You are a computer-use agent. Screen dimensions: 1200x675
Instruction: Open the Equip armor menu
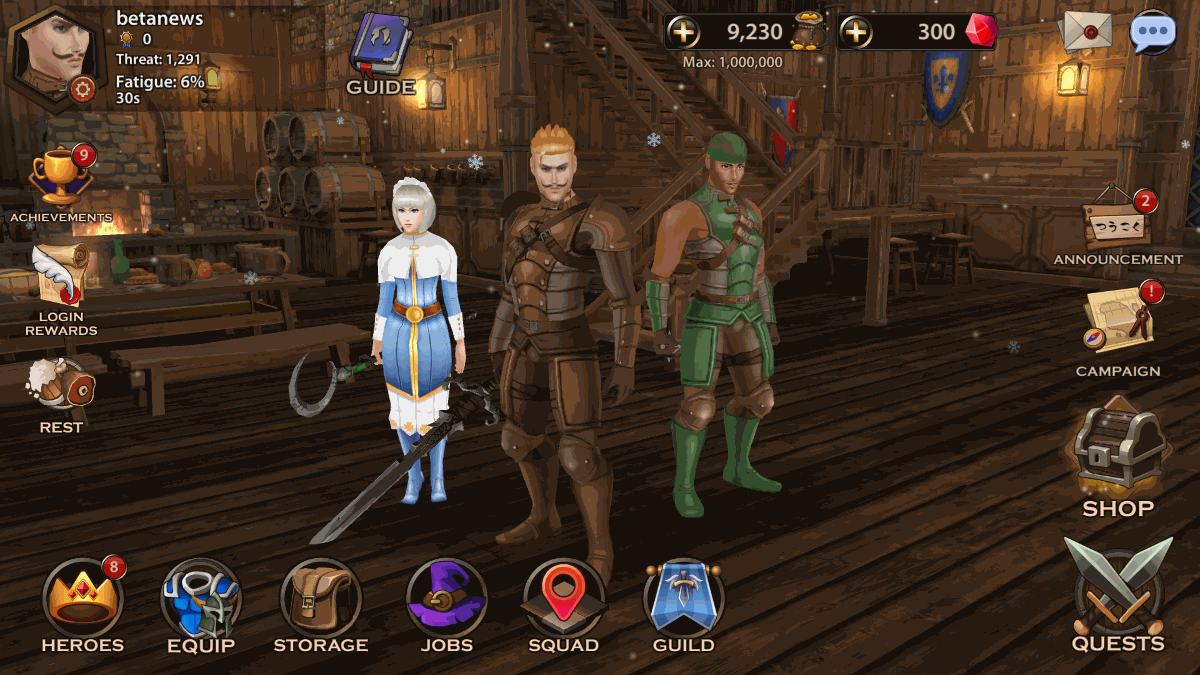tap(200, 598)
